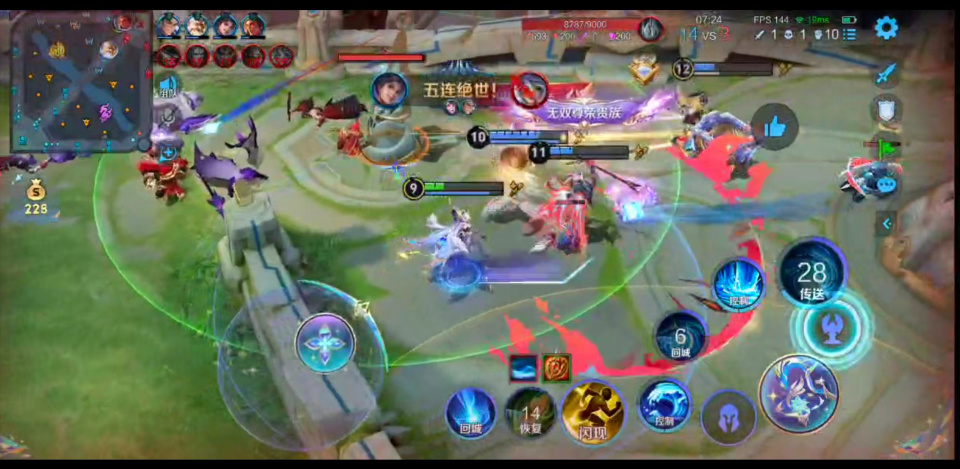Toggle the team voice speaker
This screenshot has height=469, width=960.
[x=167, y=86]
